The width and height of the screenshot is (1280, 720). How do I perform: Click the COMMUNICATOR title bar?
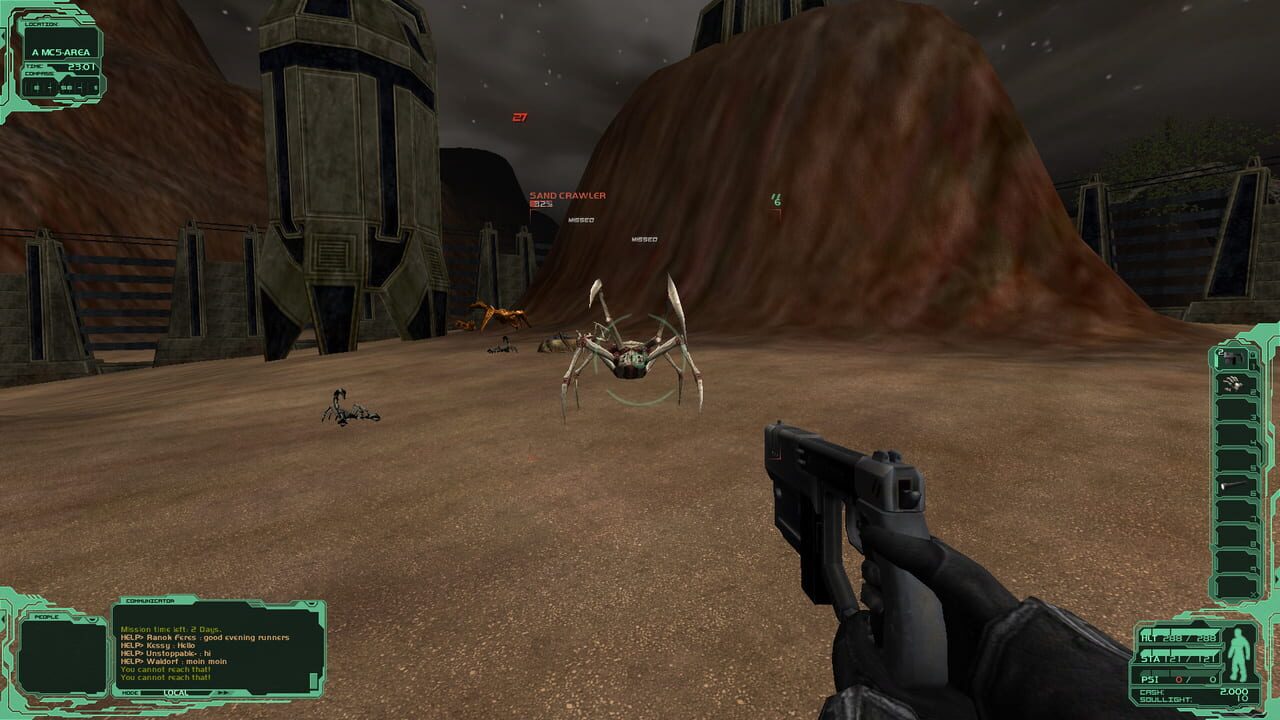coord(152,601)
